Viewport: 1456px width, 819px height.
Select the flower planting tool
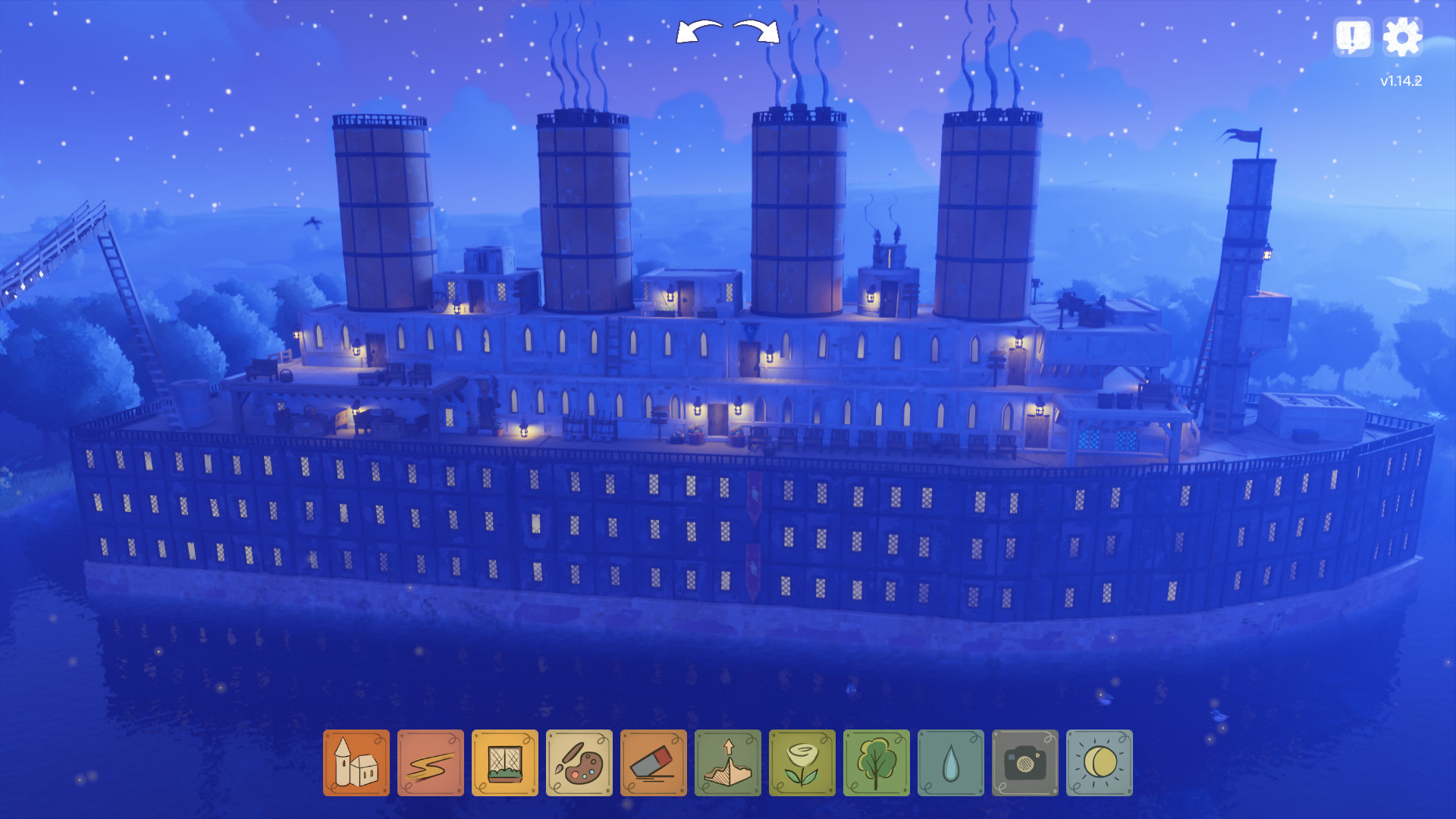pos(802,763)
